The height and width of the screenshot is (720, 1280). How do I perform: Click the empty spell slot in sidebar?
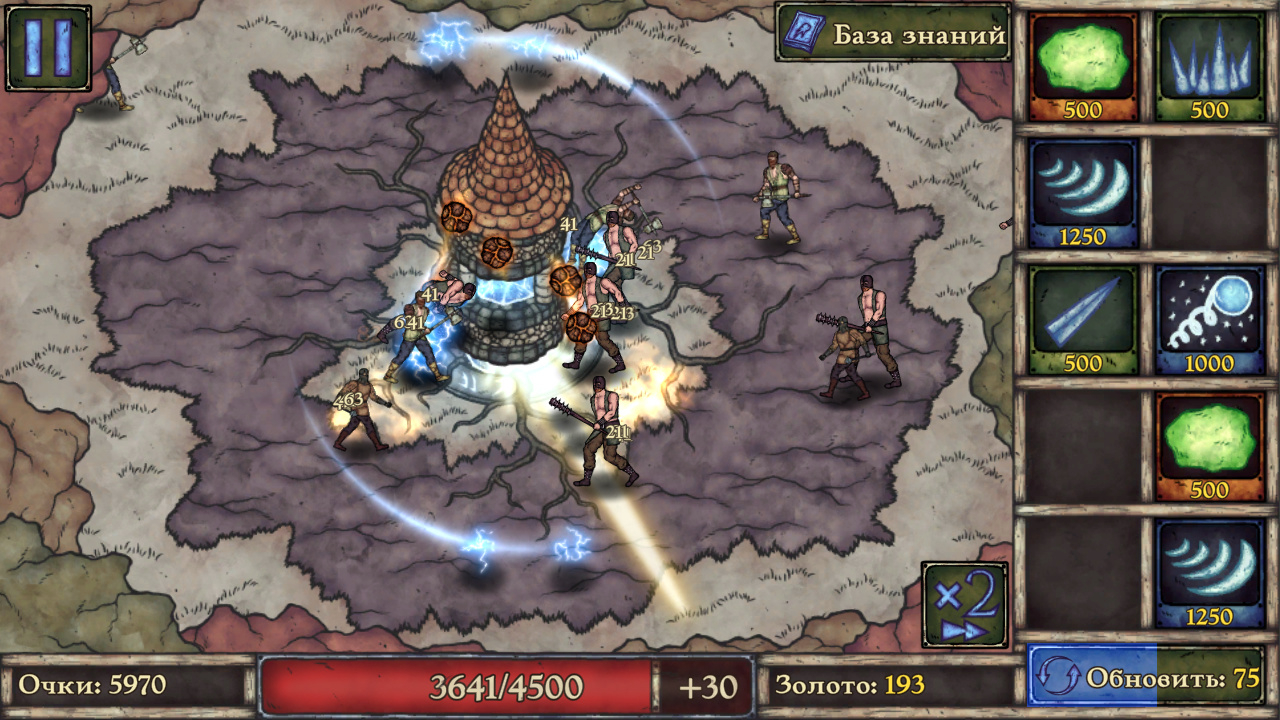pos(1210,195)
